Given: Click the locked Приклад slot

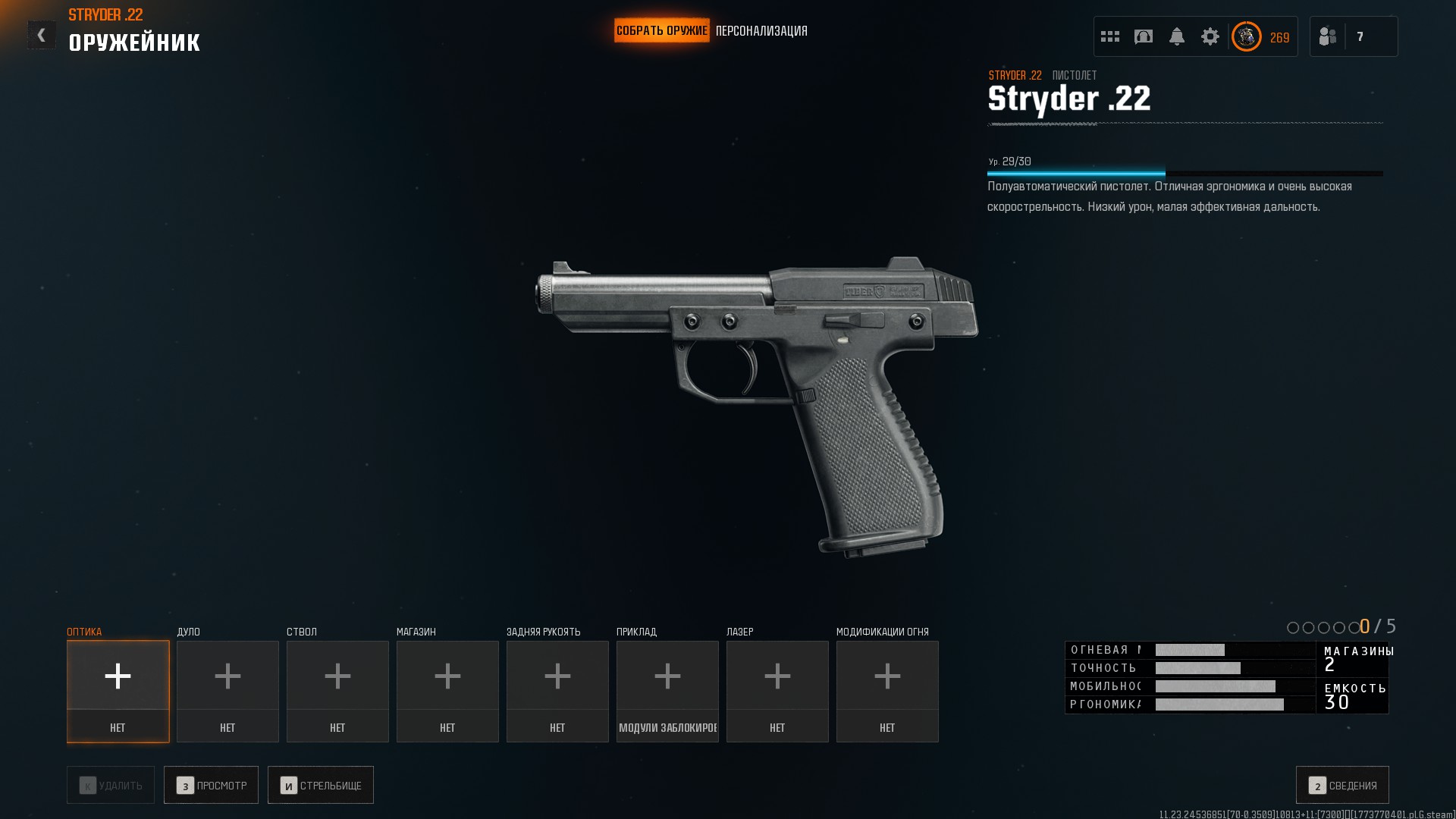Looking at the screenshot, I should [x=667, y=691].
